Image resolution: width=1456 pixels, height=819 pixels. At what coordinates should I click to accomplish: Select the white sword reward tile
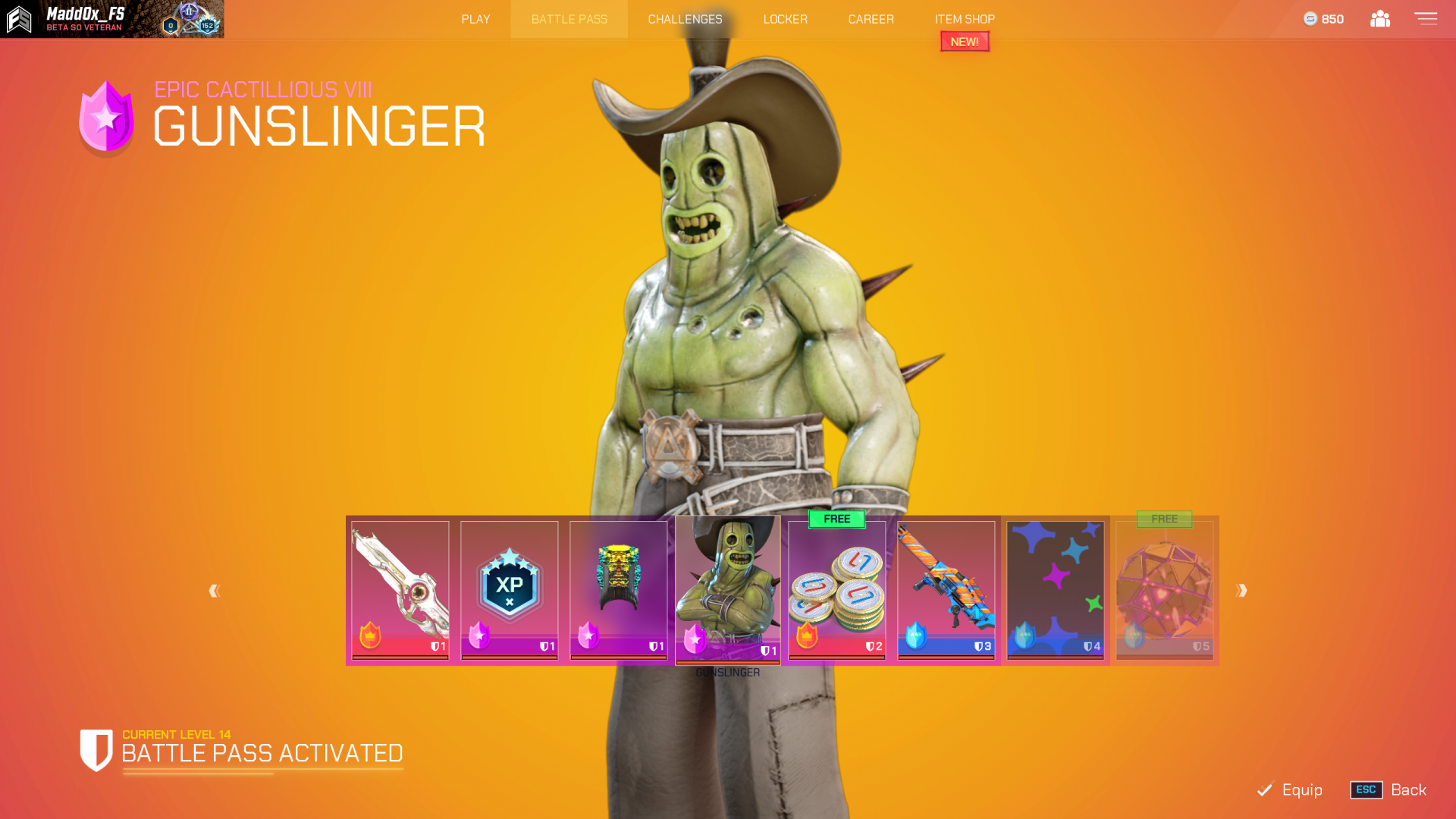(x=400, y=590)
